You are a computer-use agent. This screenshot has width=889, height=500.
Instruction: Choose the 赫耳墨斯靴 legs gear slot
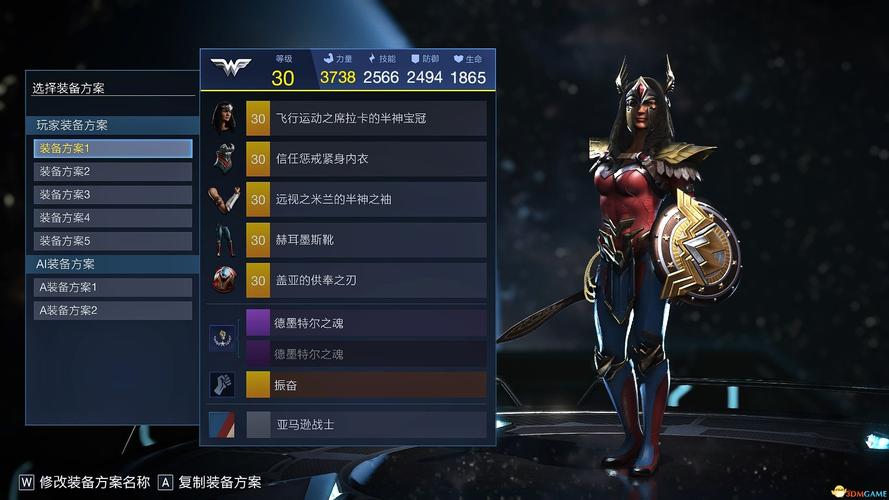pyautogui.click(x=365, y=240)
